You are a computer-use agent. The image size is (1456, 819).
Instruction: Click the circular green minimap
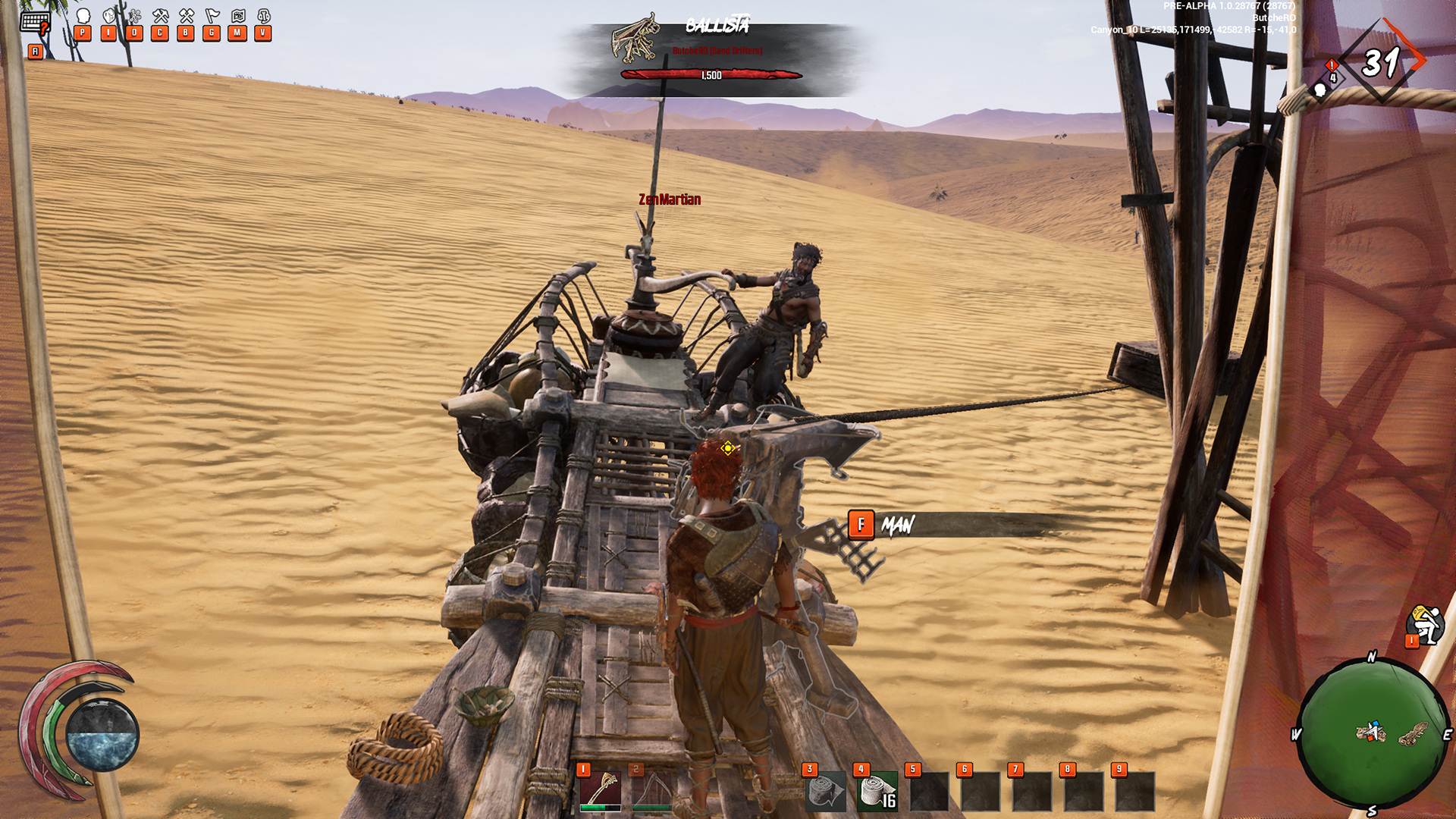coord(1372,732)
